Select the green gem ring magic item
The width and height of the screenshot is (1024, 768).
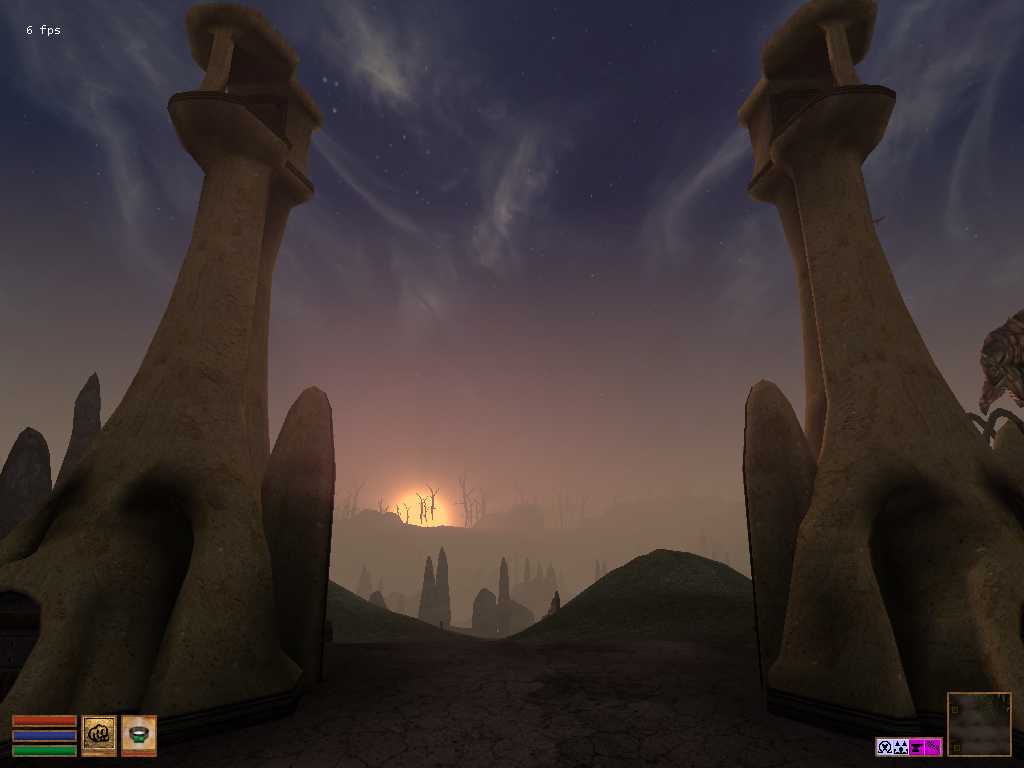[139, 735]
